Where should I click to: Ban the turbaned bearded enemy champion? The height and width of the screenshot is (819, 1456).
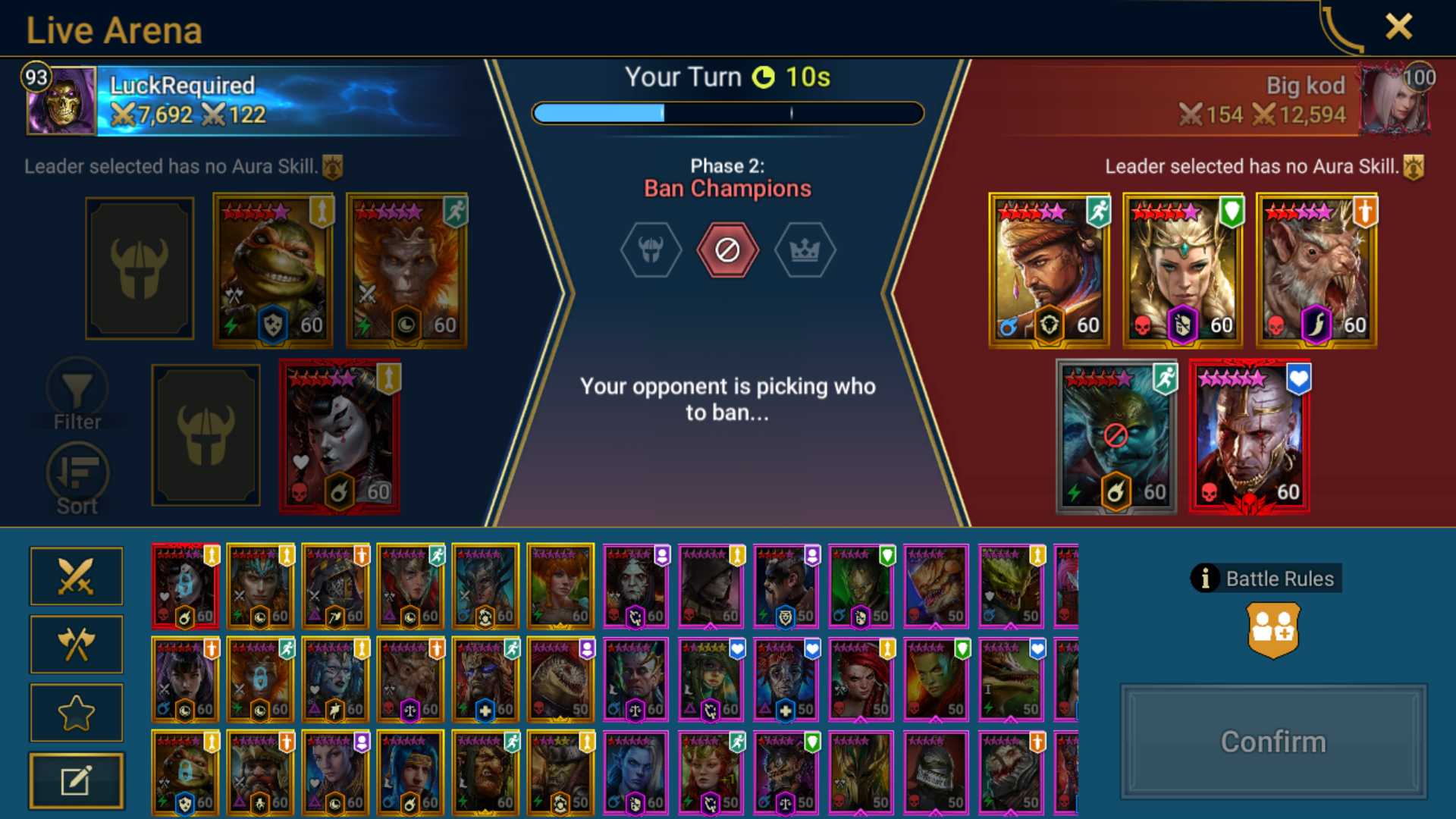point(1049,271)
